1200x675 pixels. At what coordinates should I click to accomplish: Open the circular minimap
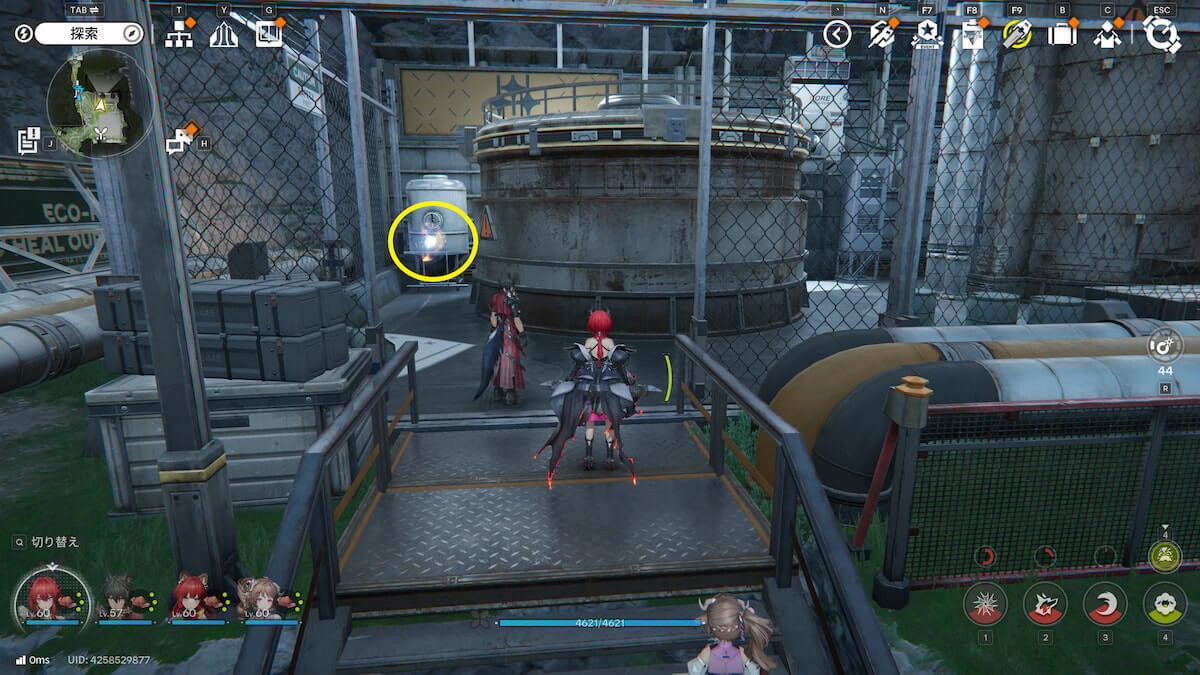[x=100, y=103]
